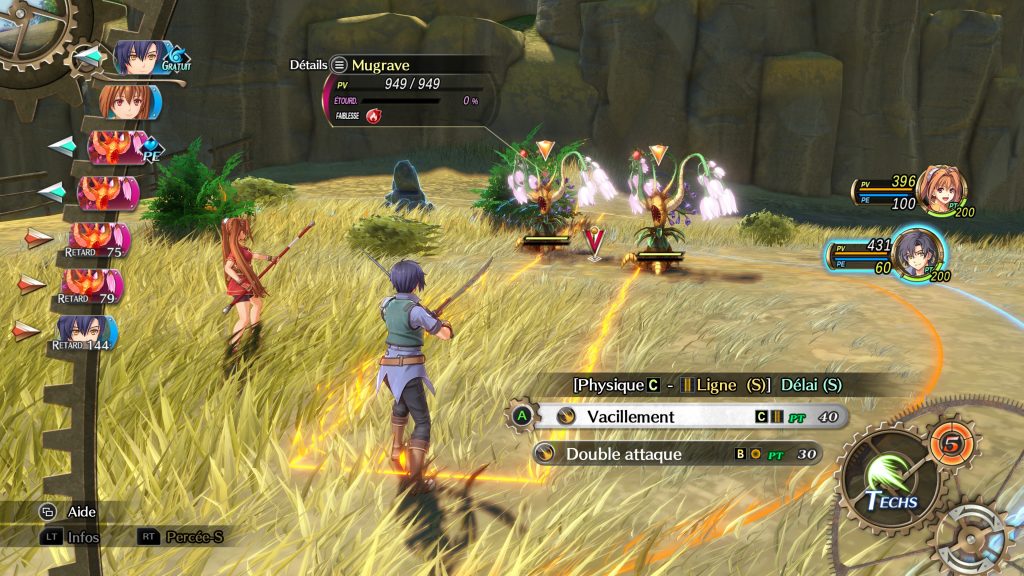Select the dark-haired boy's party status portrait

coord(917,254)
